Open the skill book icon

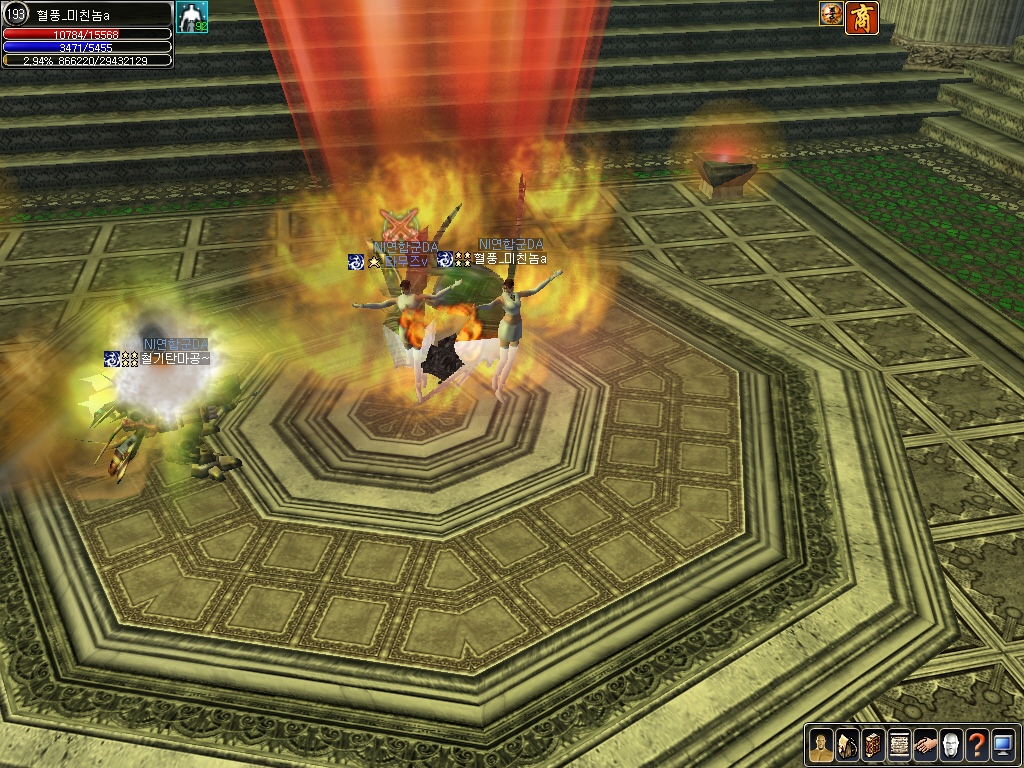coord(873,745)
